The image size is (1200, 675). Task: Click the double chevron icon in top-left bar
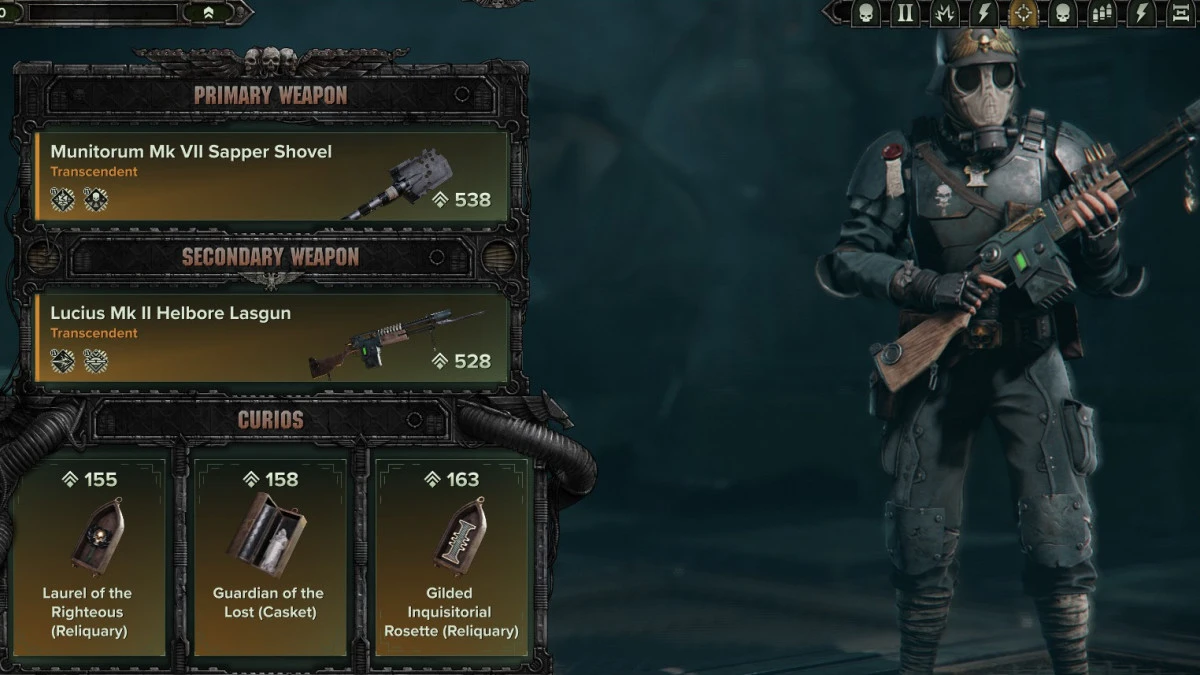tap(209, 13)
